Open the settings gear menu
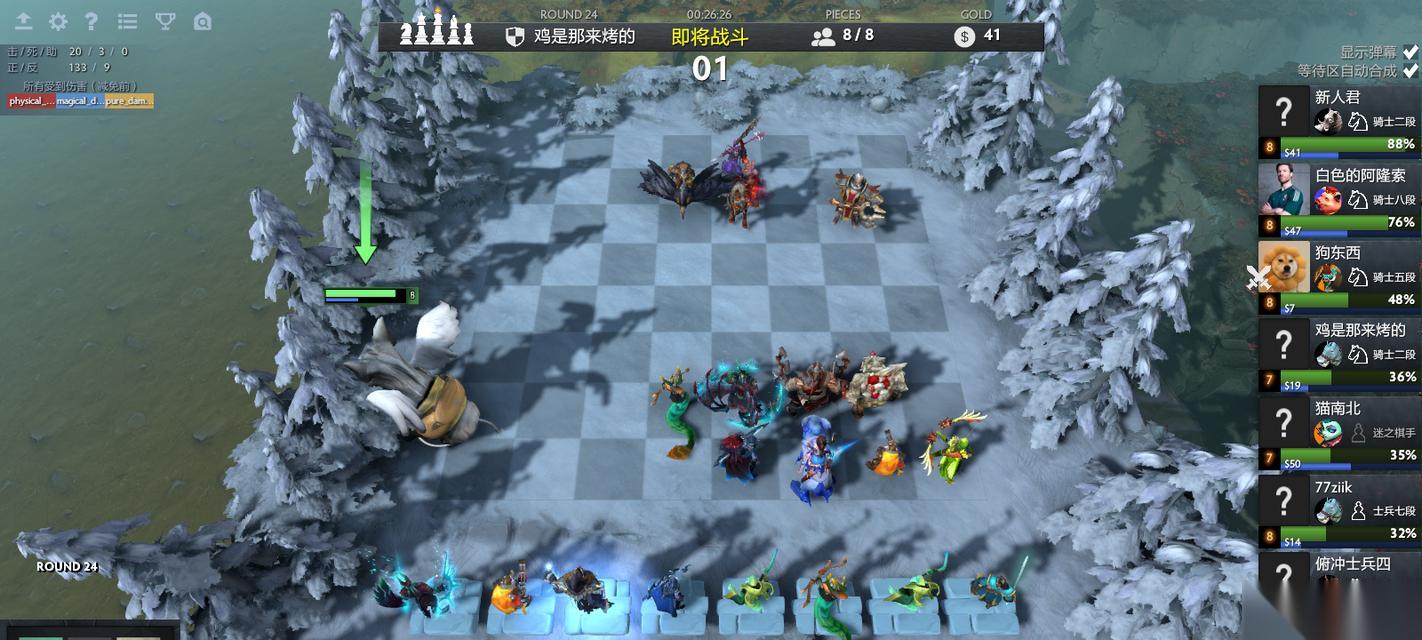1422x640 pixels. pos(58,21)
